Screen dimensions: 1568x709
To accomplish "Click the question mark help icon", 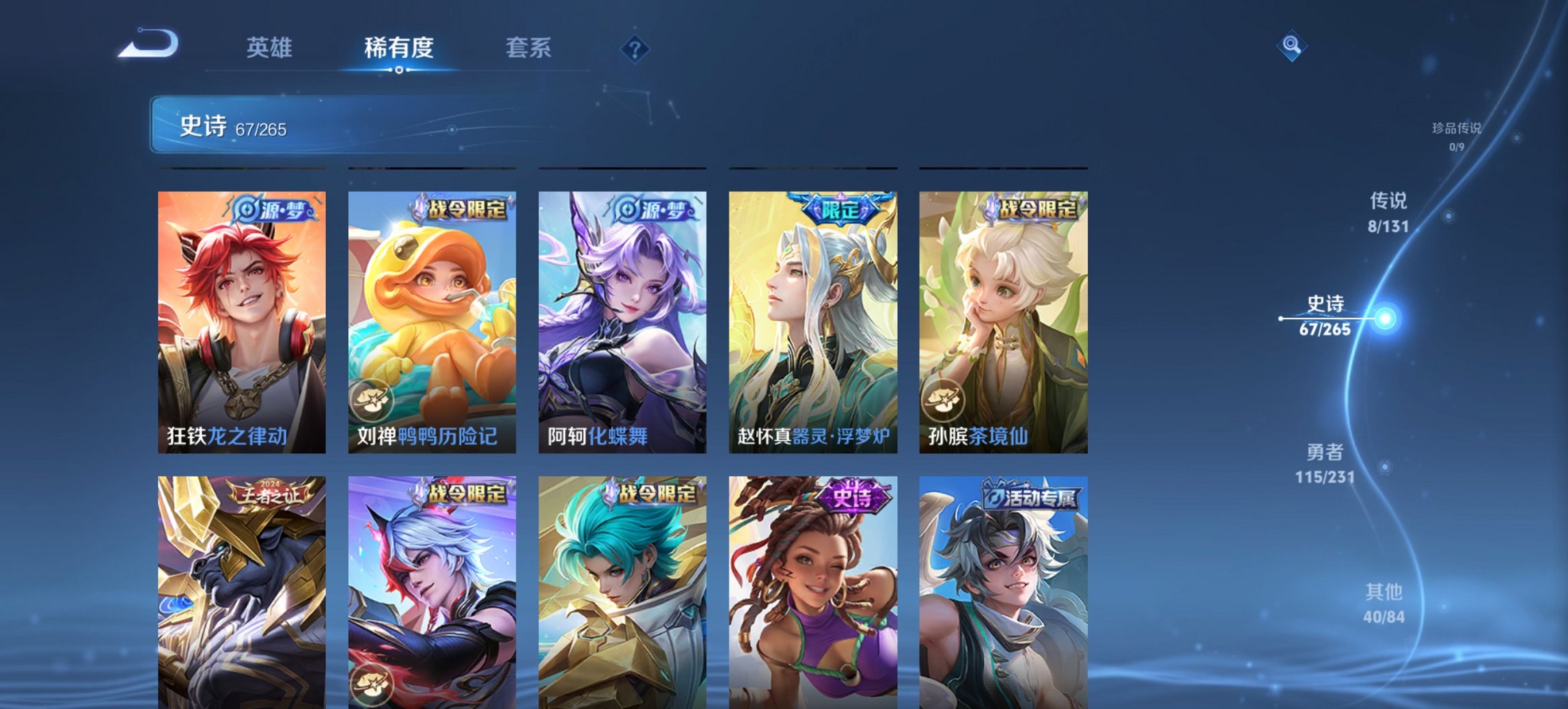I will [635, 48].
